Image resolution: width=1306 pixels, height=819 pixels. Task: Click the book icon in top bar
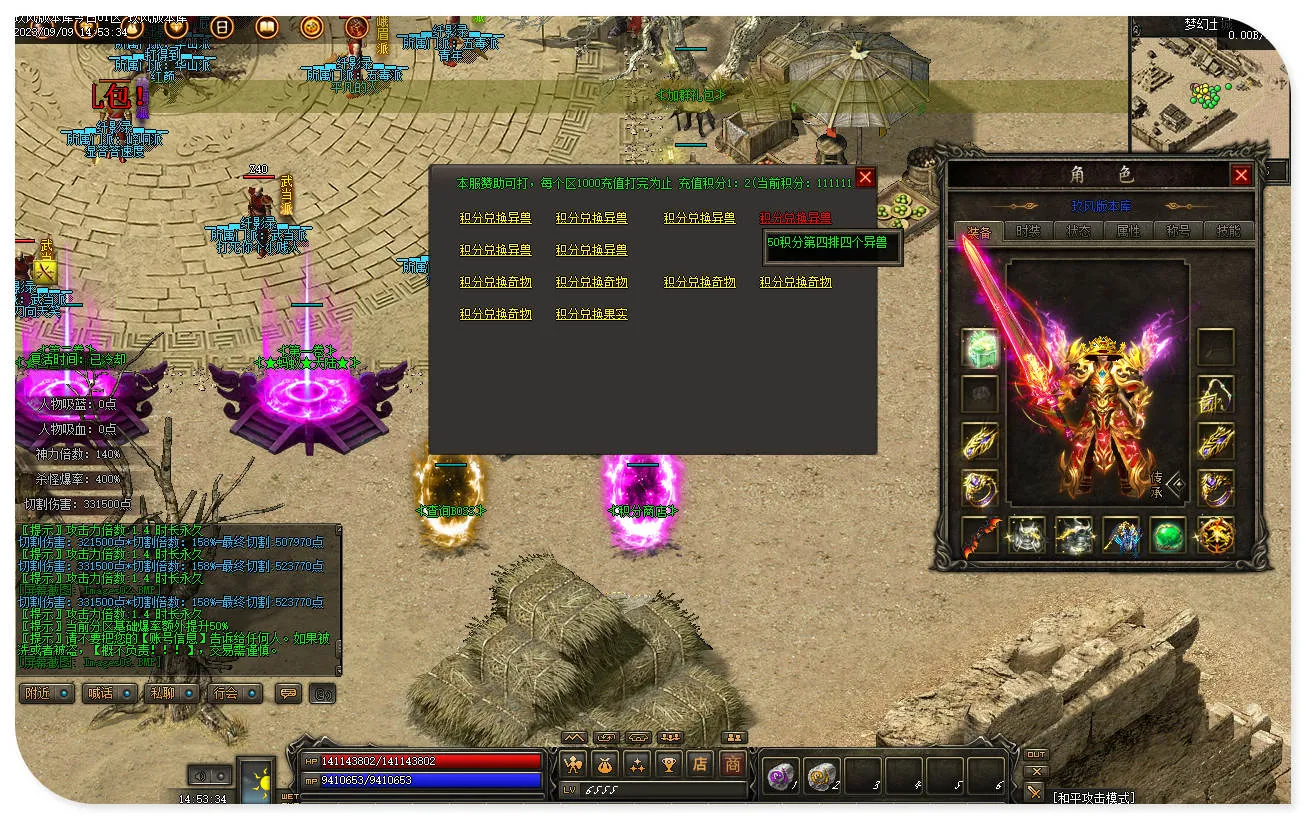pyautogui.click(x=267, y=27)
